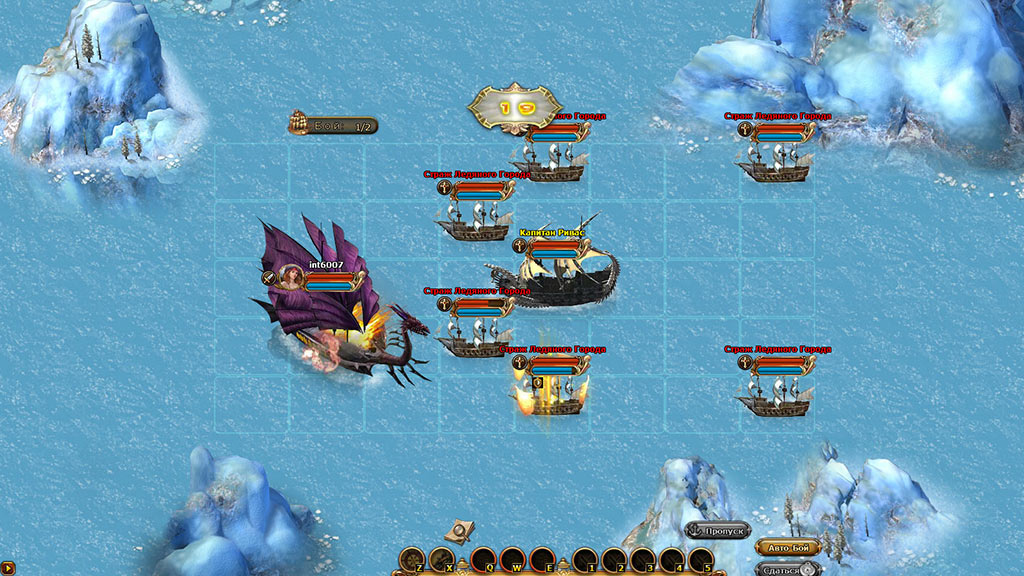Activate hotbar slot number 5

(x=701, y=560)
